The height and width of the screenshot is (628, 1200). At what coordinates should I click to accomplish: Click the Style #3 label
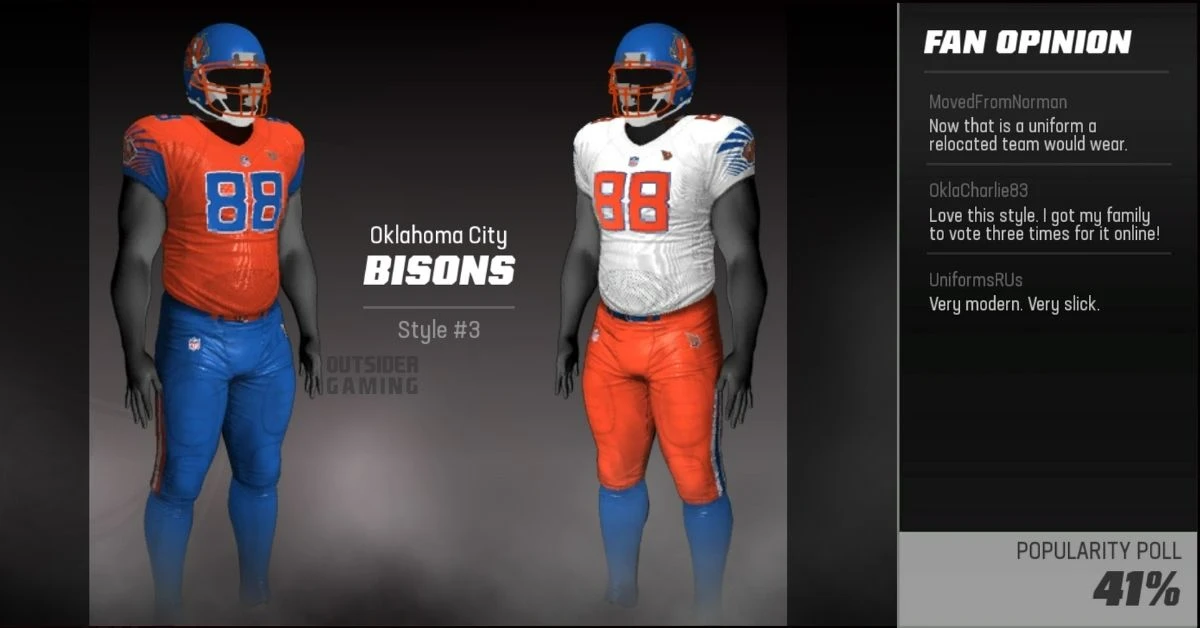click(x=439, y=330)
